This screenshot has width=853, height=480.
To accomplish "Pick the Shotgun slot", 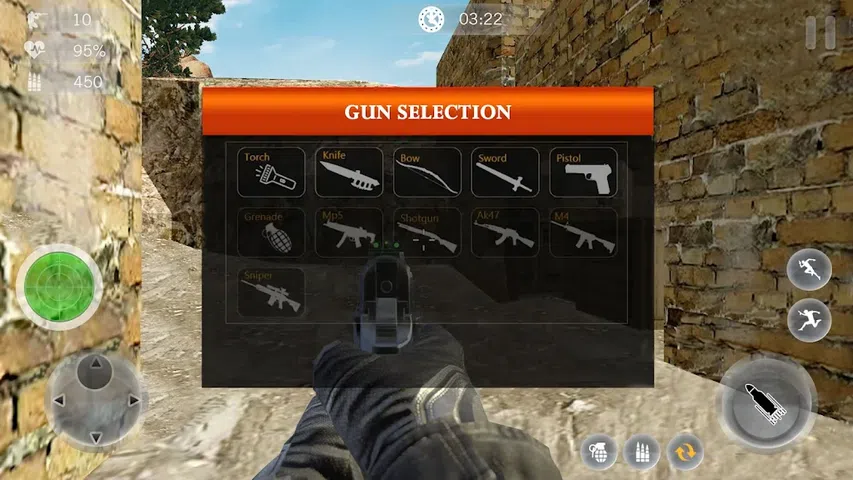I will [427, 232].
